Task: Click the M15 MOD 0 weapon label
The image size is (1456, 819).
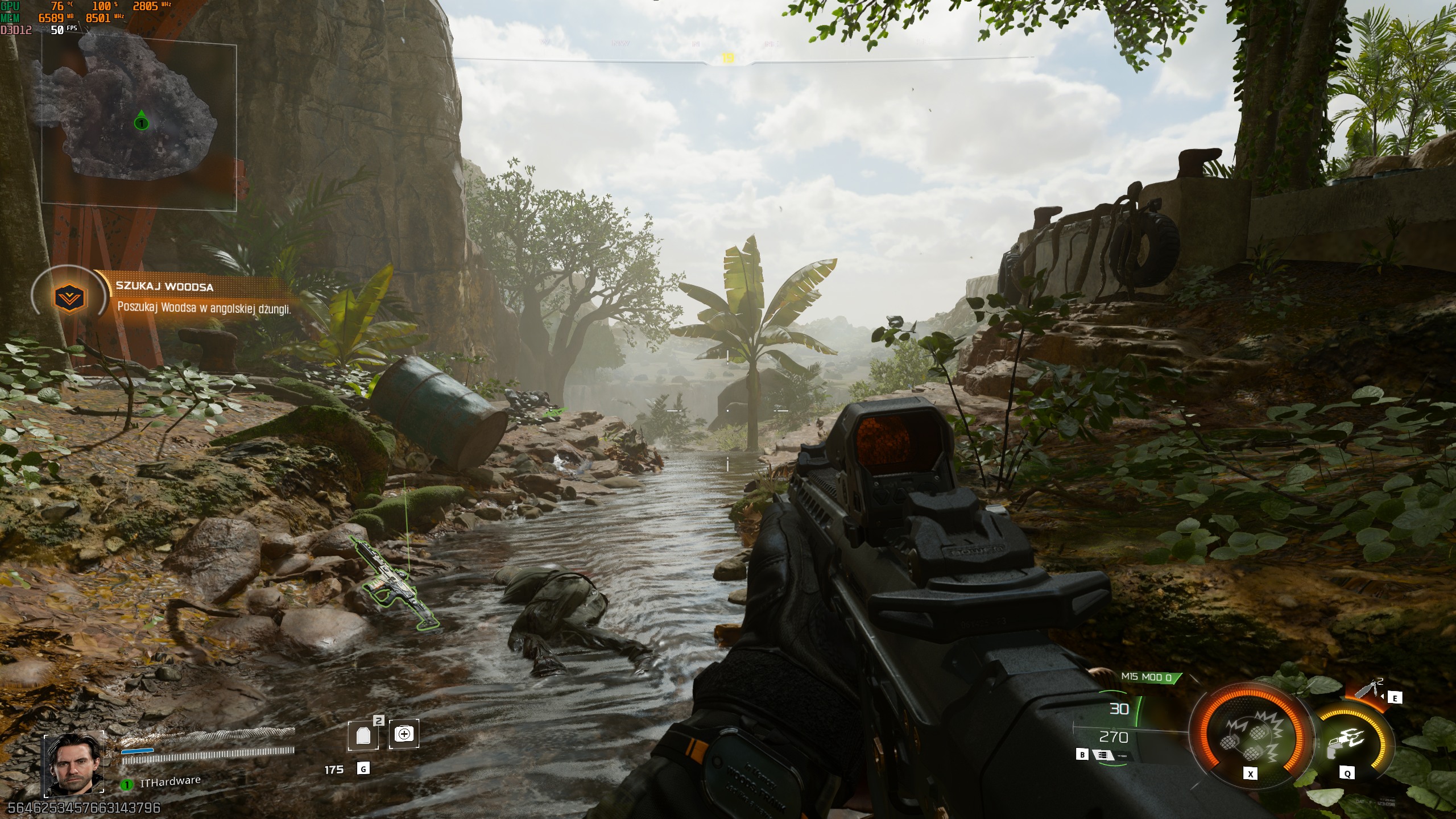Action: click(1147, 677)
